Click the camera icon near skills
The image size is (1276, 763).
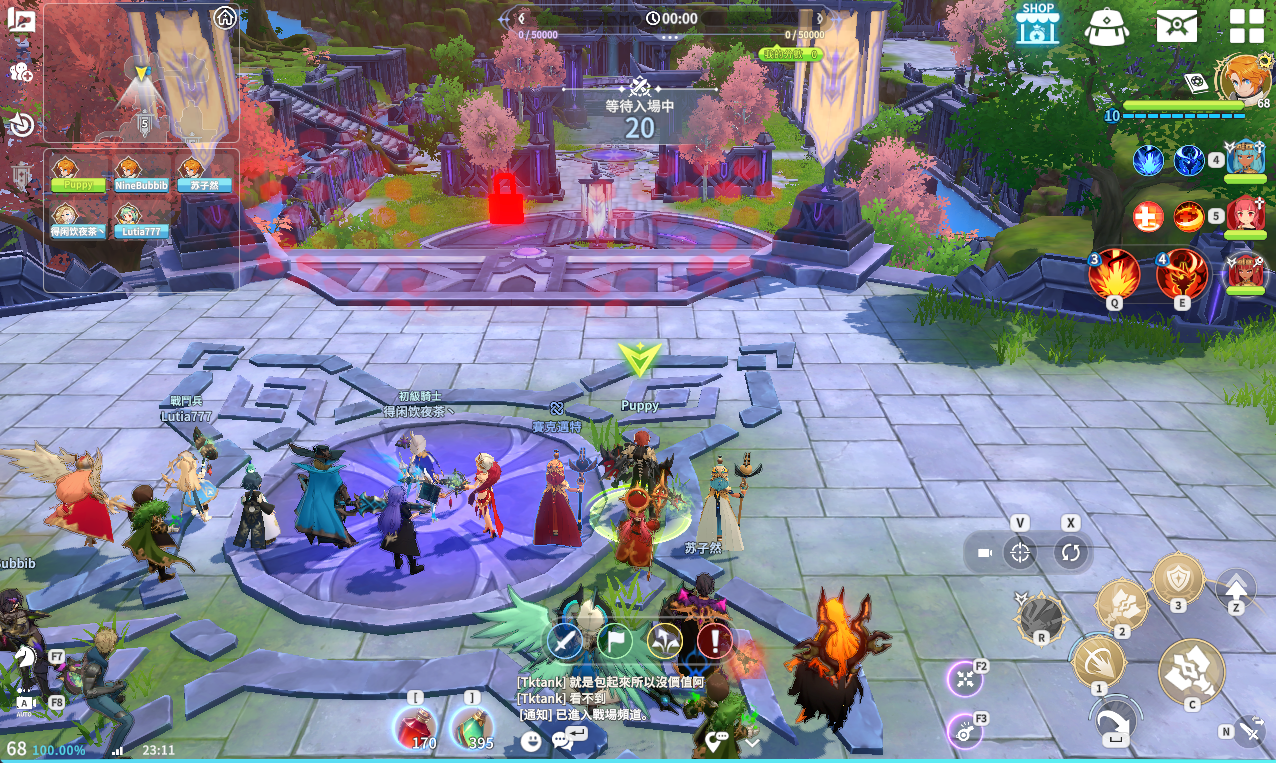[x=984, y=553]
